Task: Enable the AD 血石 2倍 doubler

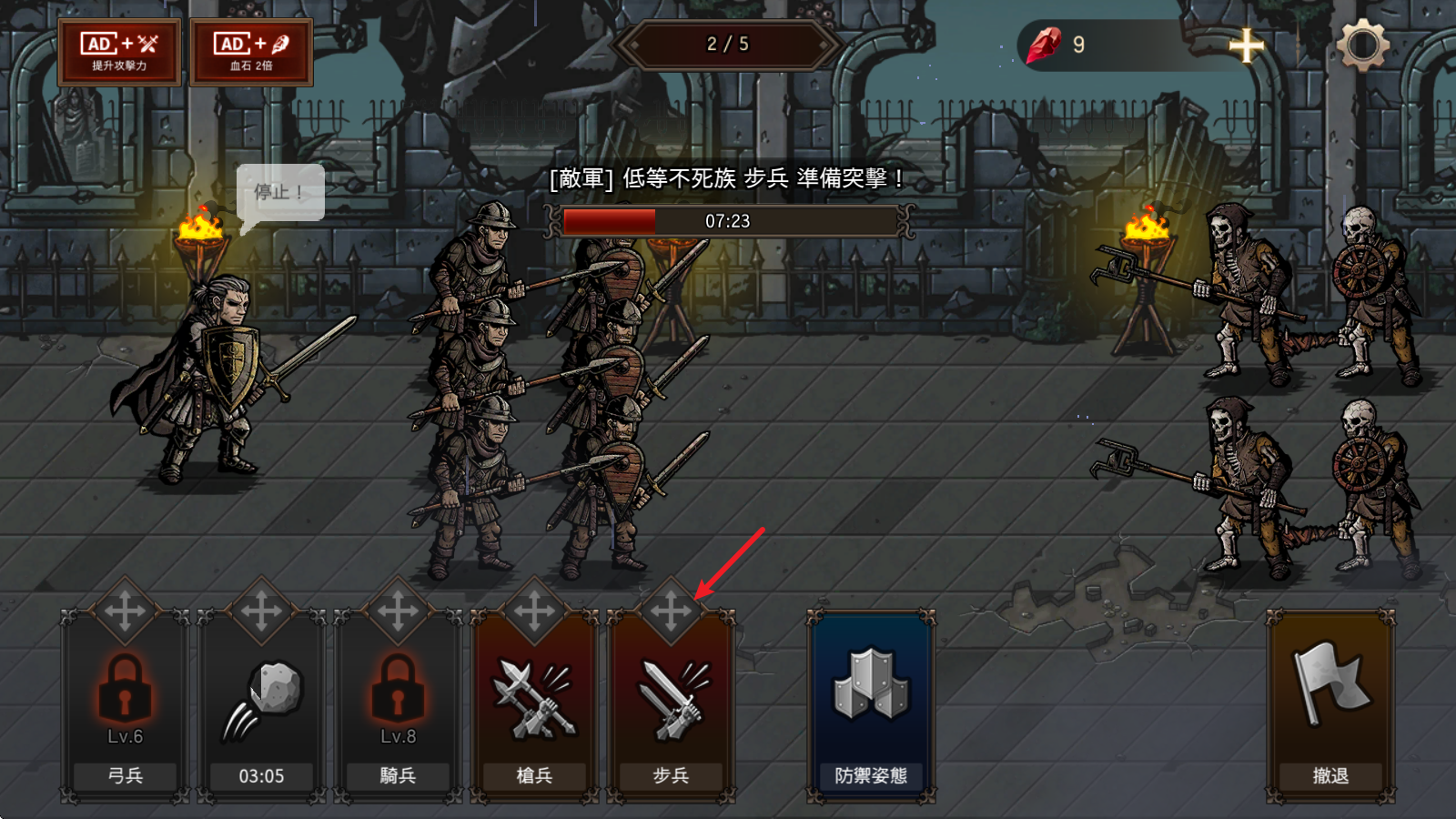Action: pyautogui.click(x=251, y=51)
